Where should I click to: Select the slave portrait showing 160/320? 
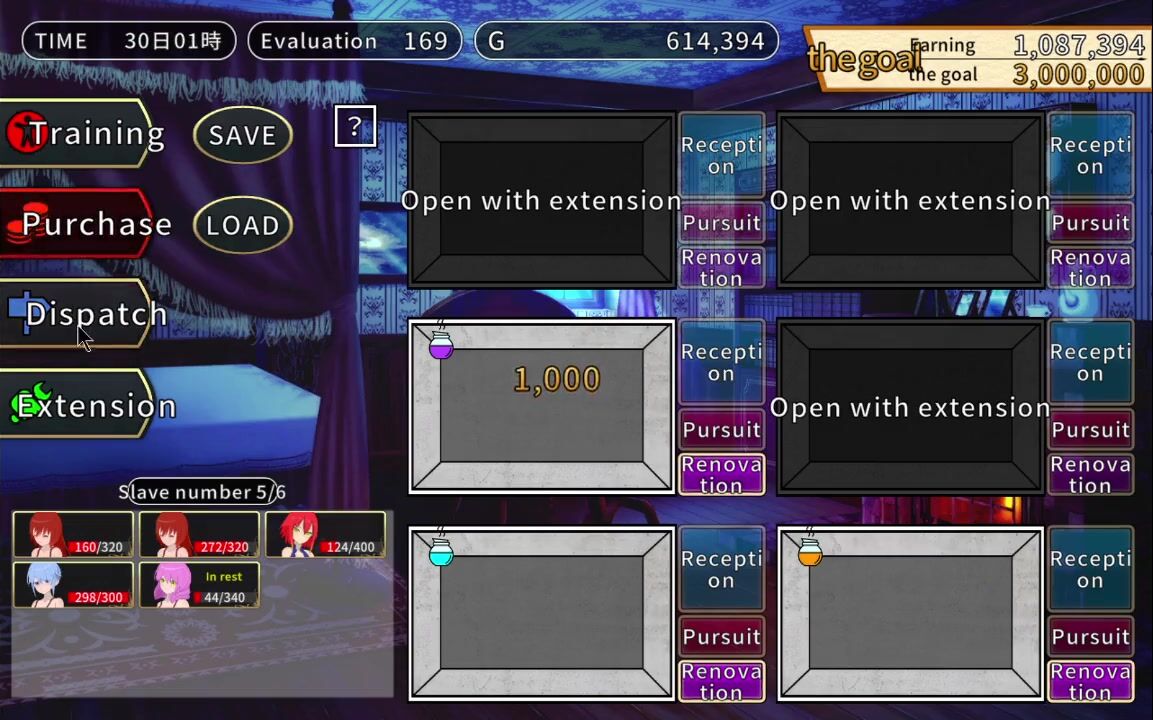[73, 535]
